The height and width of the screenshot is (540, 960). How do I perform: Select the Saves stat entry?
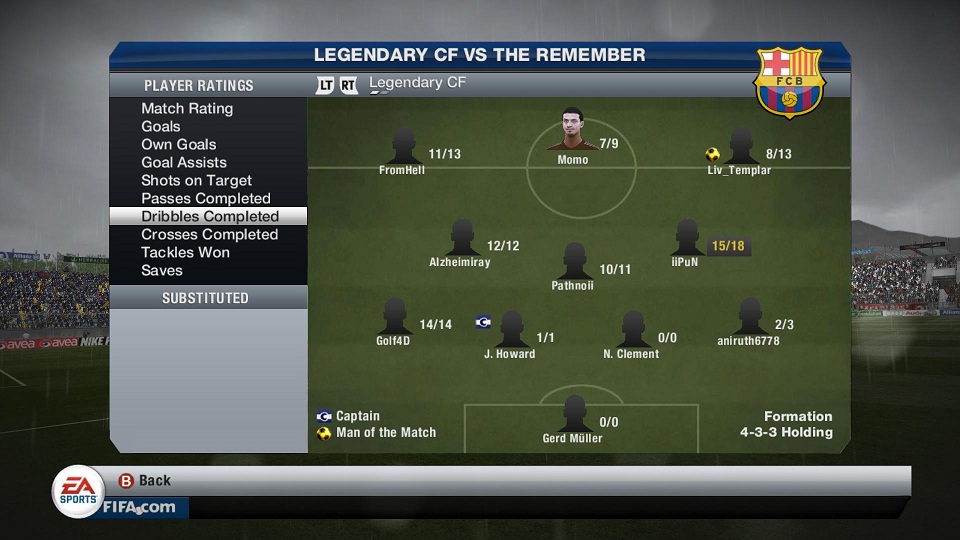tap(162, 270)
